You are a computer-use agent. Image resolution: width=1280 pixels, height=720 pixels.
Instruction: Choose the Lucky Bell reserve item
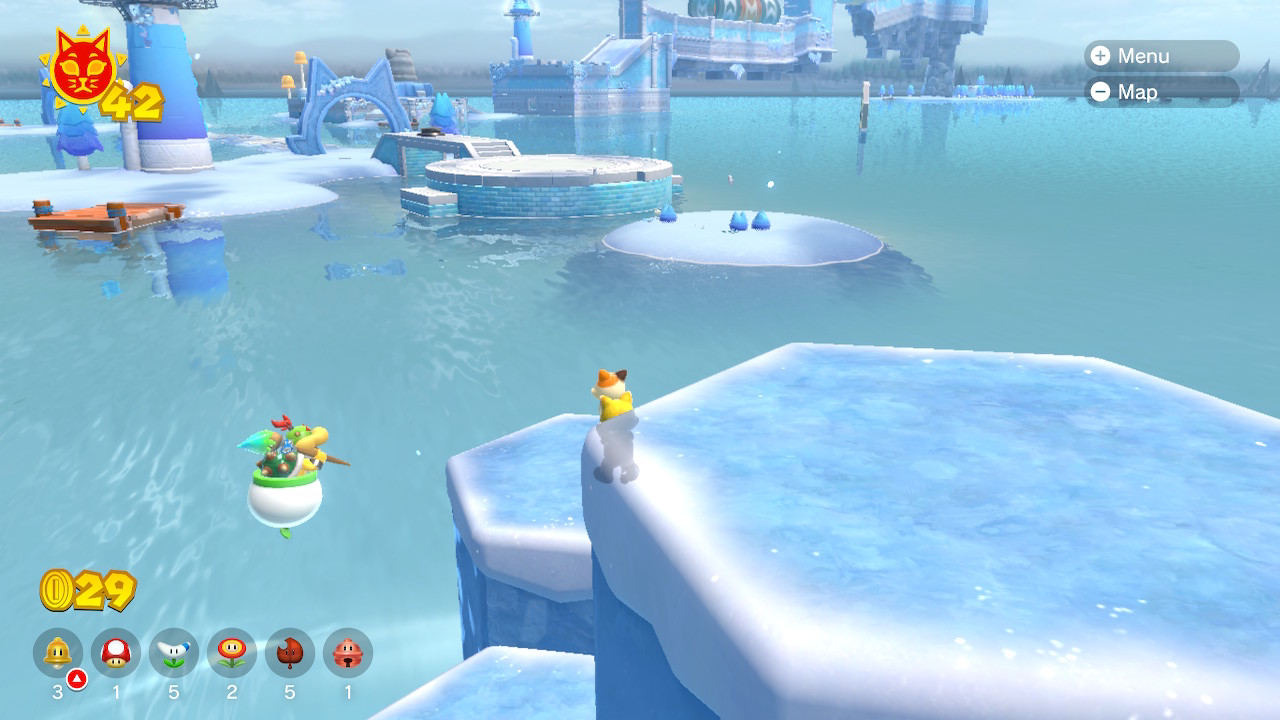(348, 653)
